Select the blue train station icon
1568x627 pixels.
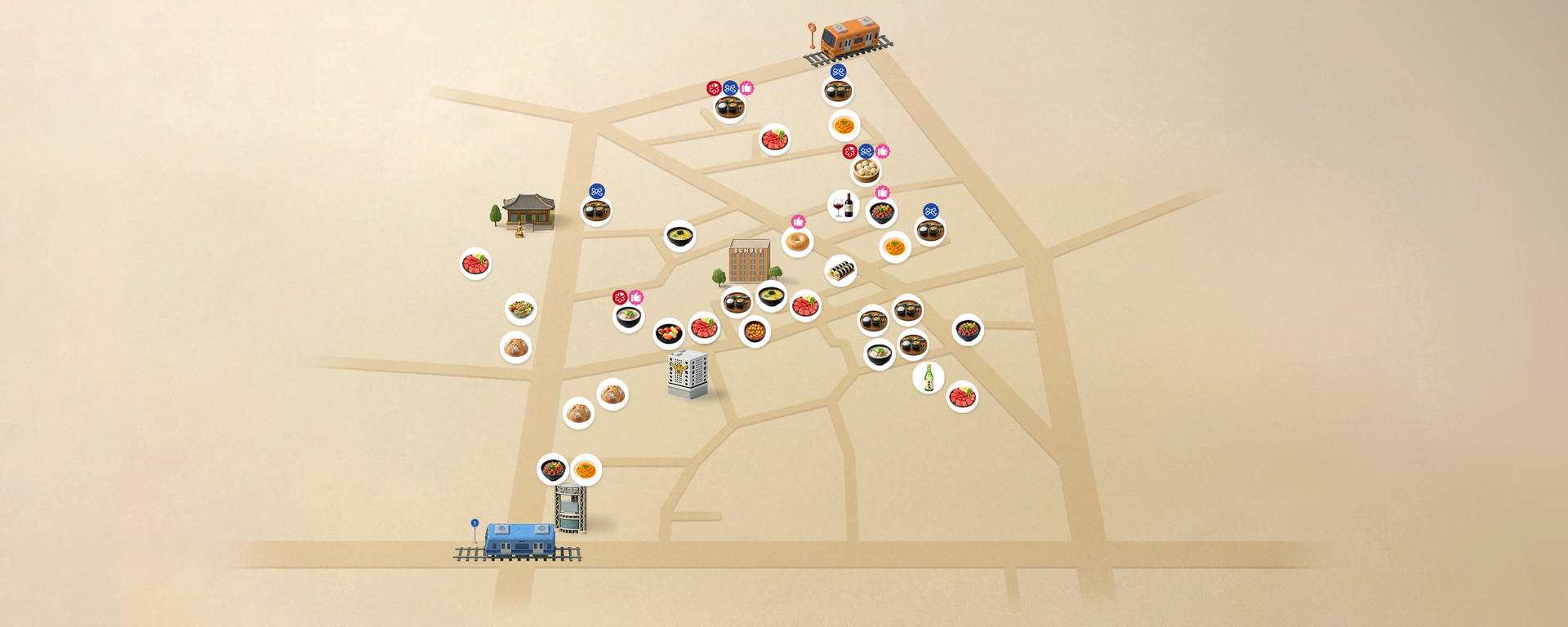pyautogui.click(x=519, y=540)
